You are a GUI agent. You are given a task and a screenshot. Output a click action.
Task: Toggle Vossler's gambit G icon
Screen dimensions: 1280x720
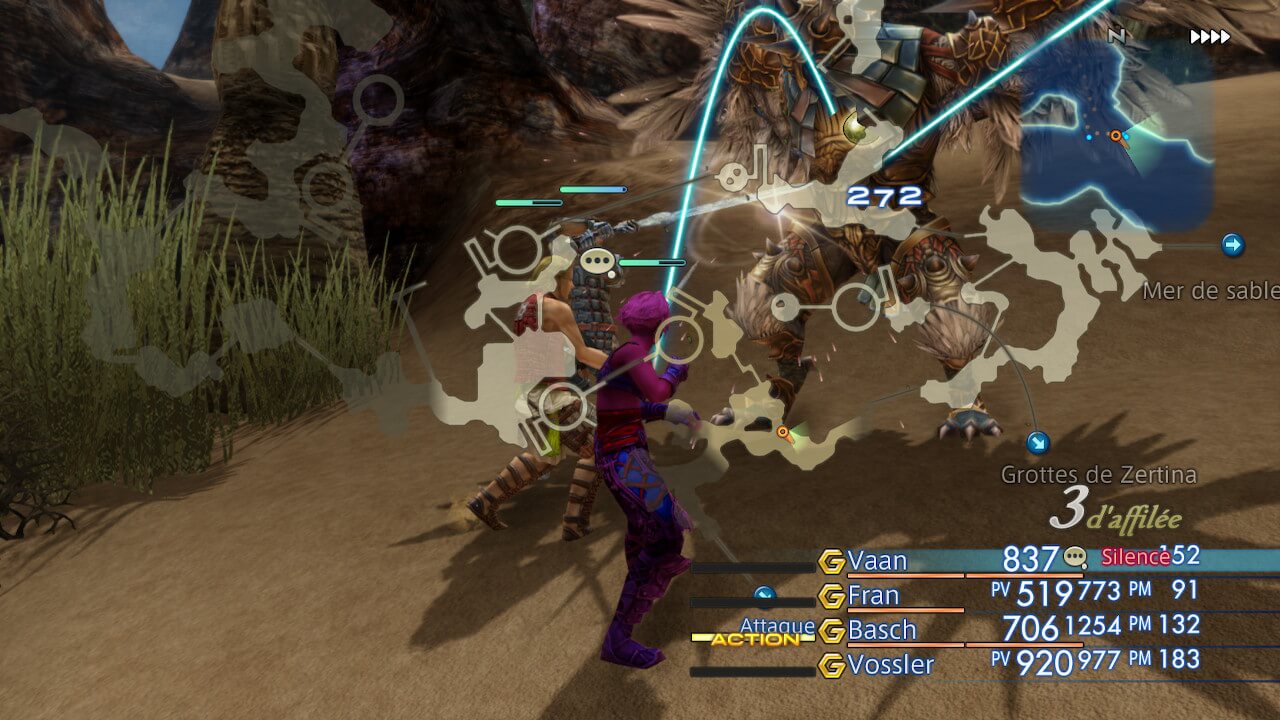click(x=831, y=665)
